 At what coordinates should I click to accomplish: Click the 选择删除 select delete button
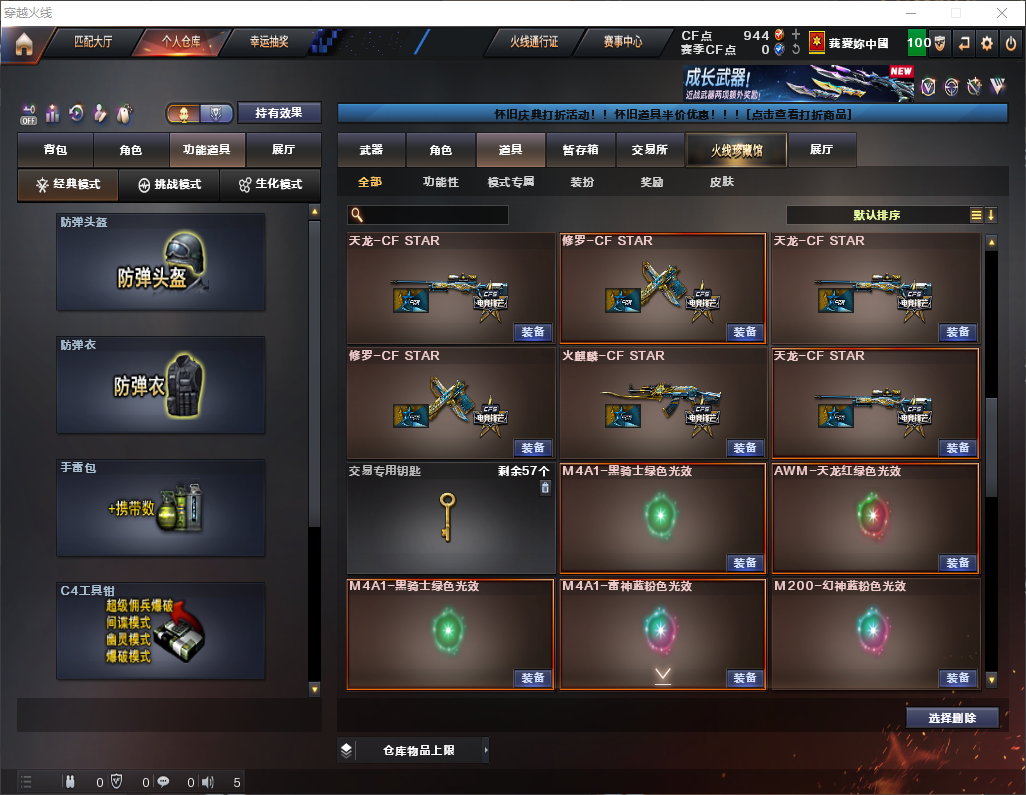click(952, 718)
